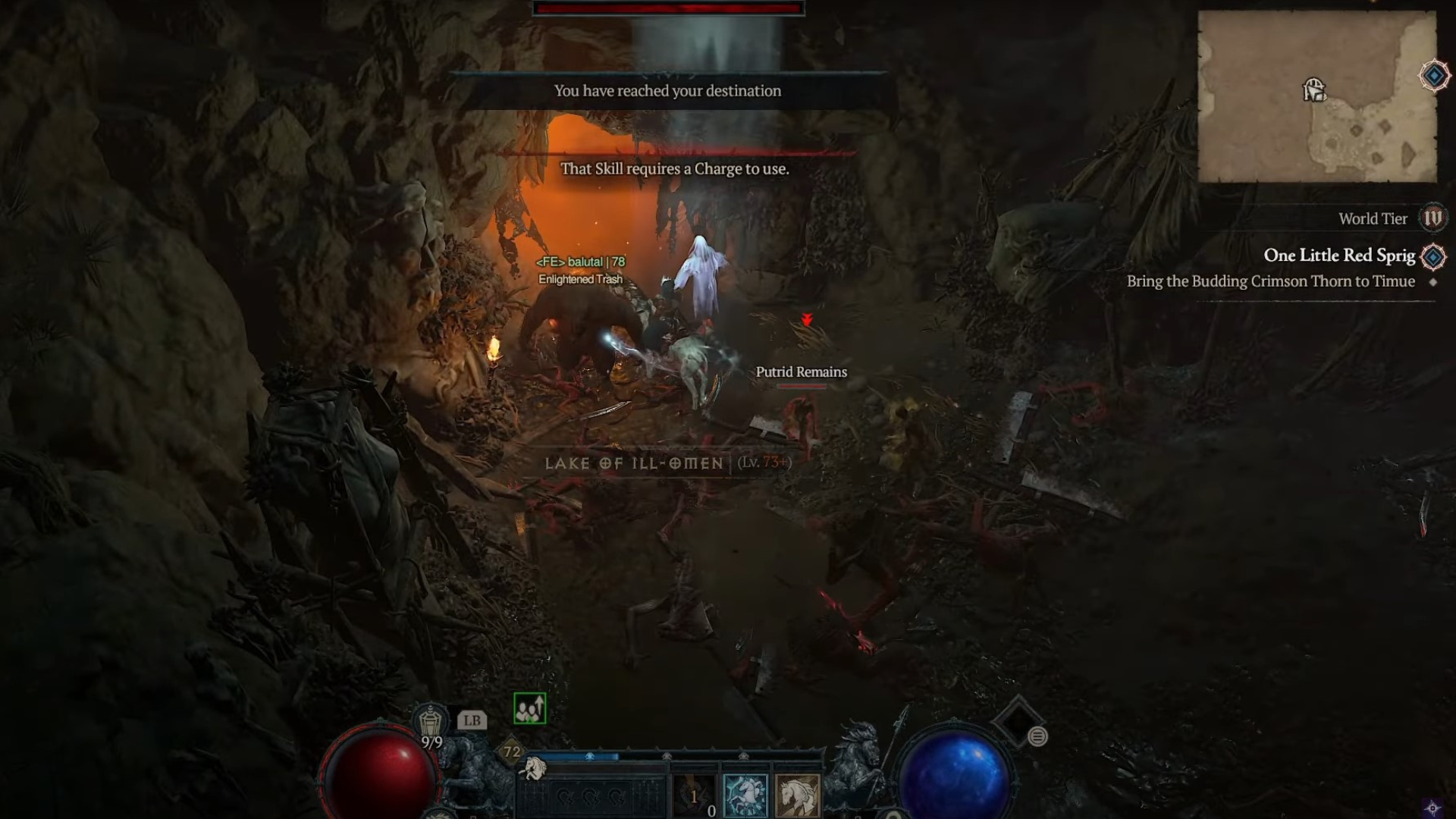
Task: Open the round menu button by the mana orb
Action: [x=1037, y=736]
